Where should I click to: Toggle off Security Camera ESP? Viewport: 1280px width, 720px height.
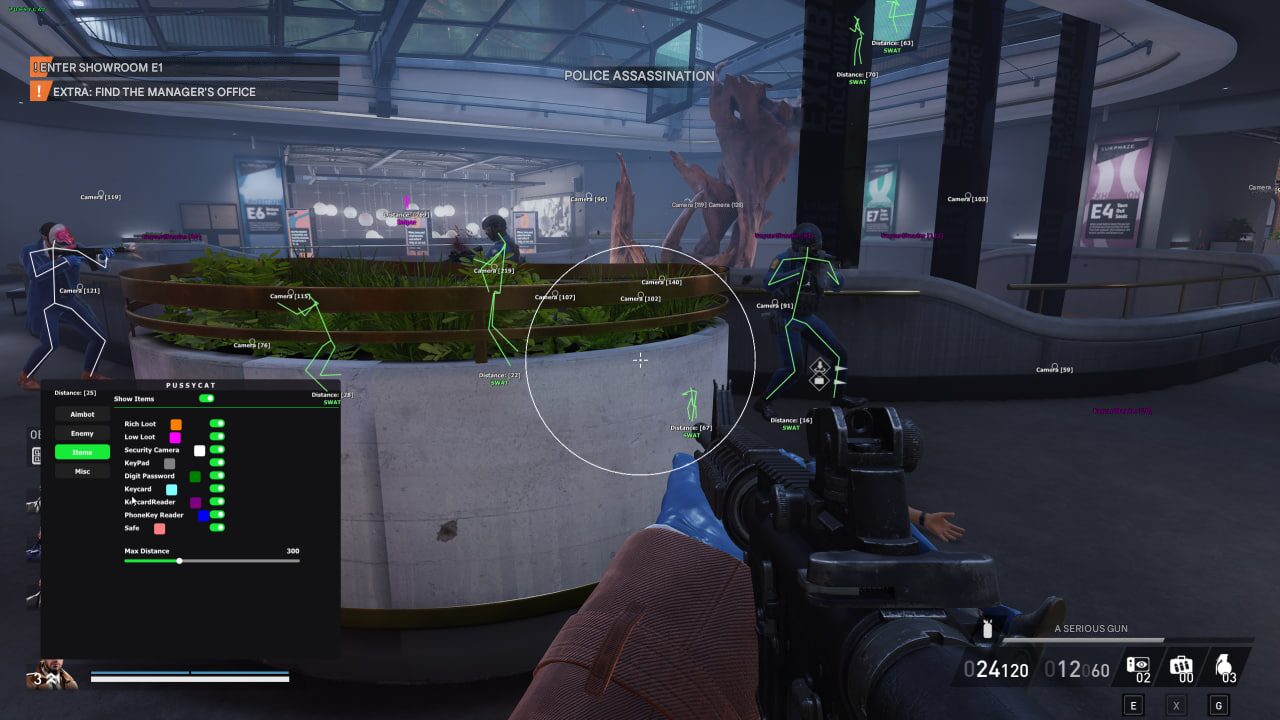pos(219,450)
